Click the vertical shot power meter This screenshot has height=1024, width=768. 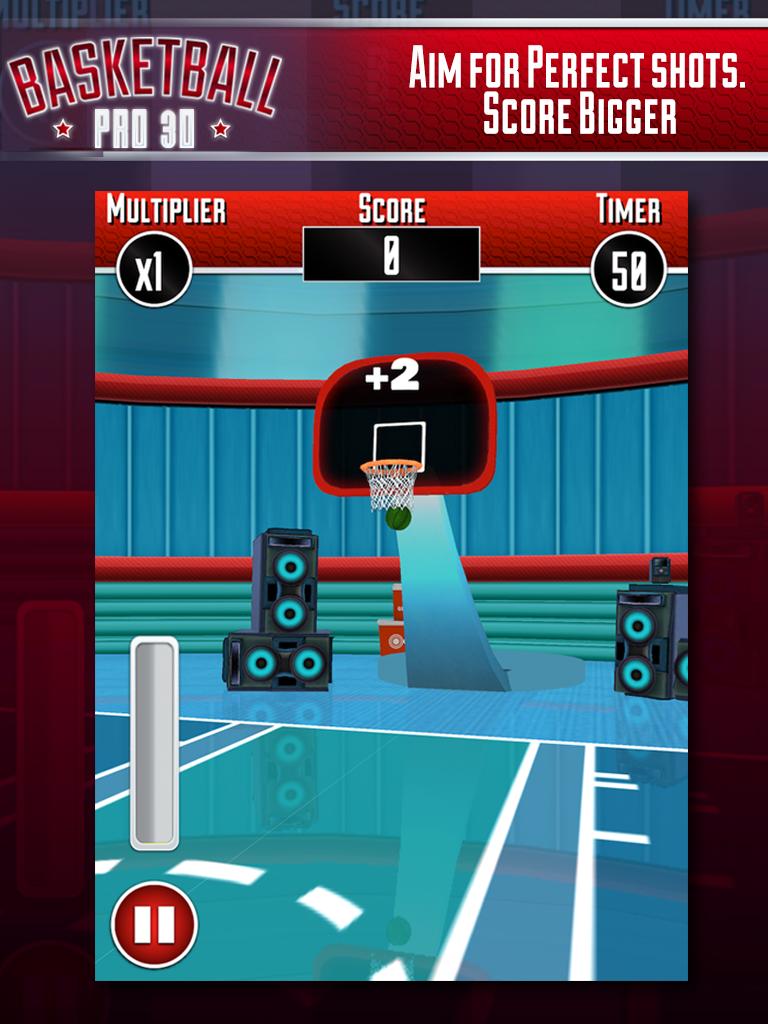pyautogui.click(x=155, y=743)
